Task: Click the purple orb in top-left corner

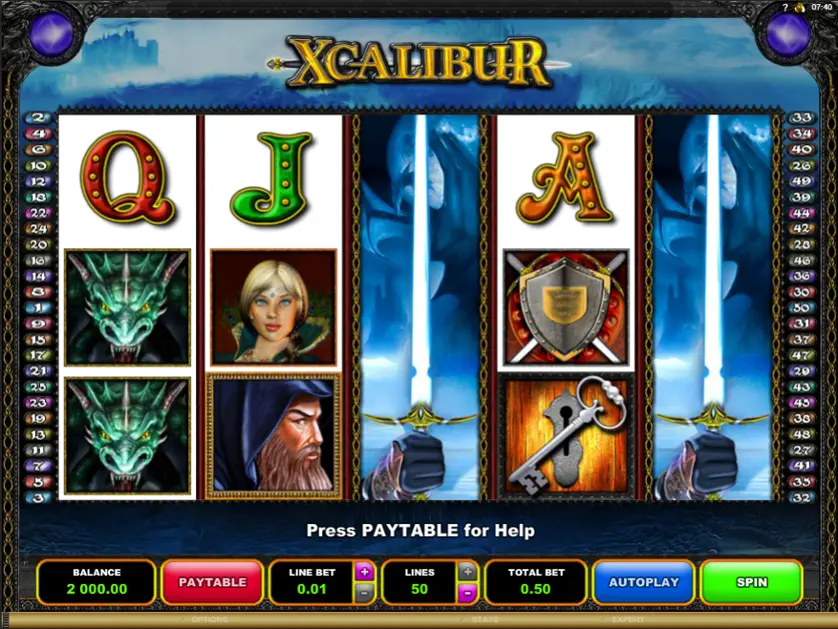Action: coord(50,33)
